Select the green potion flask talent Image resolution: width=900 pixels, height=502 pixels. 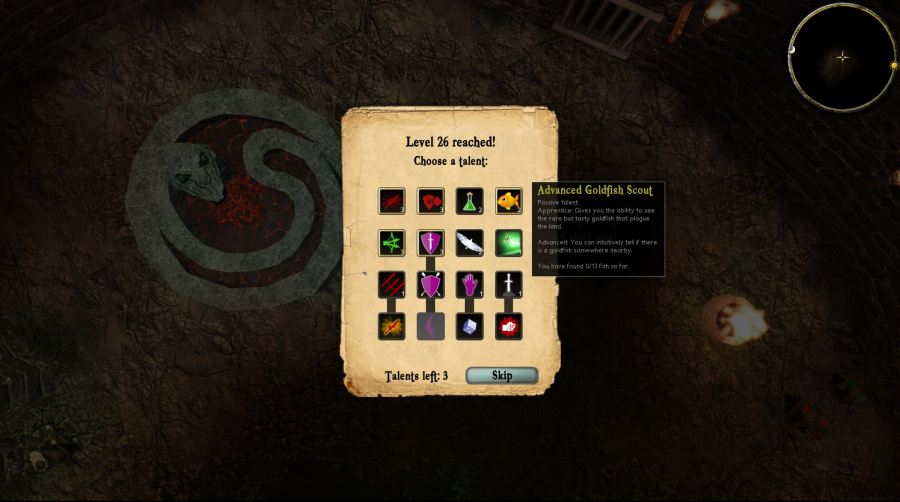tap(470, 201)
